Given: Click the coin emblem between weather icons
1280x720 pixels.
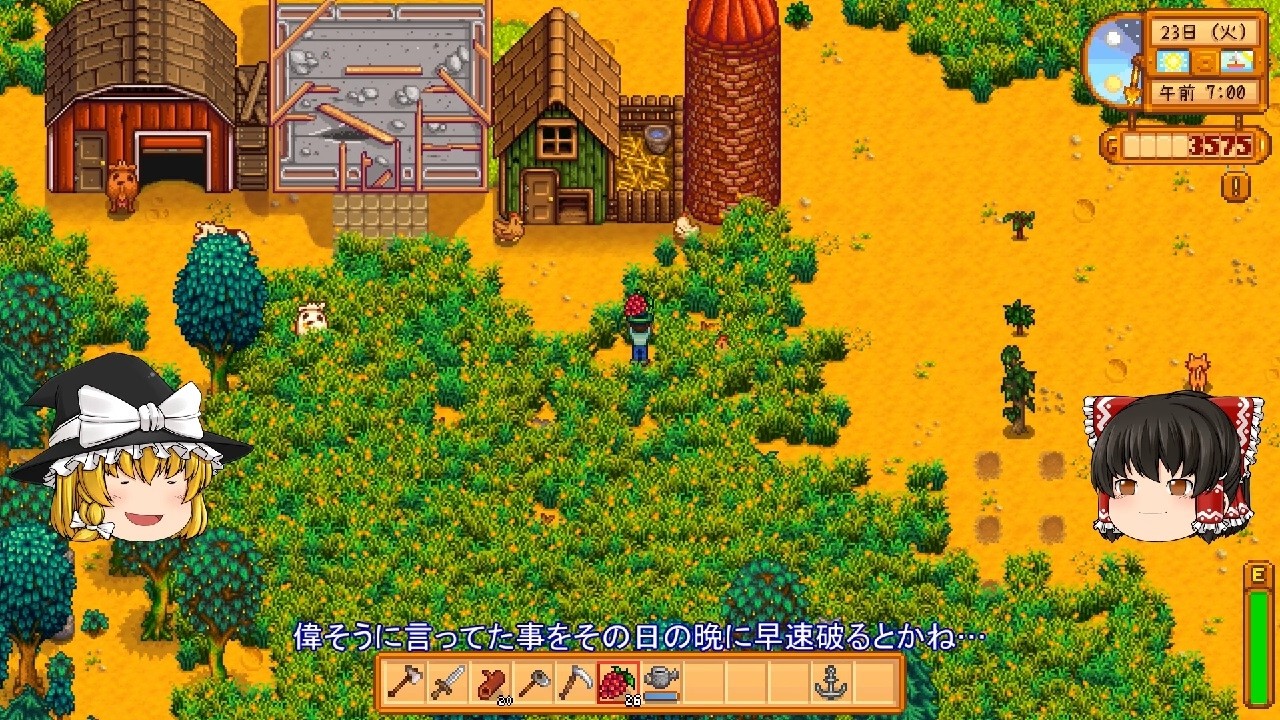Looking at the screenshot, I should [x=1203, y=62].
